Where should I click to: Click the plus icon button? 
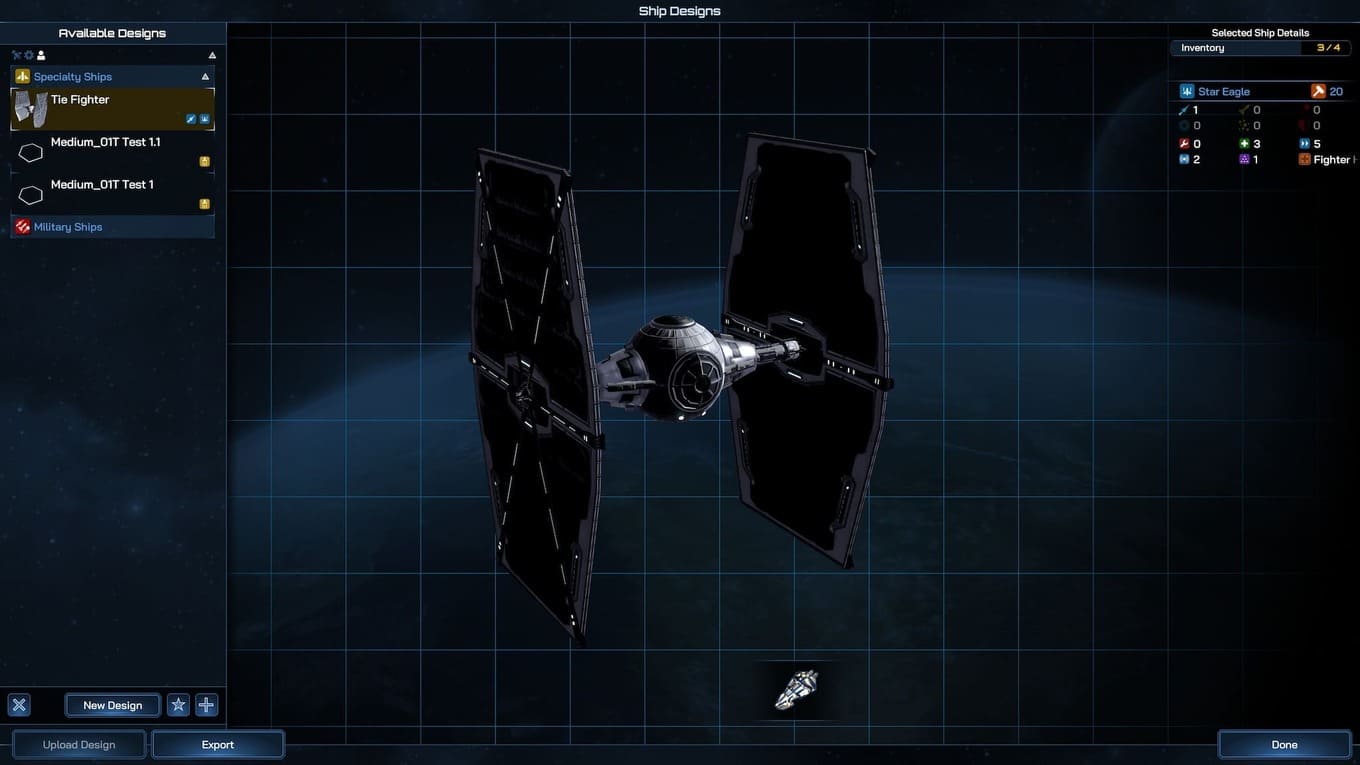[x=206, y=705]
